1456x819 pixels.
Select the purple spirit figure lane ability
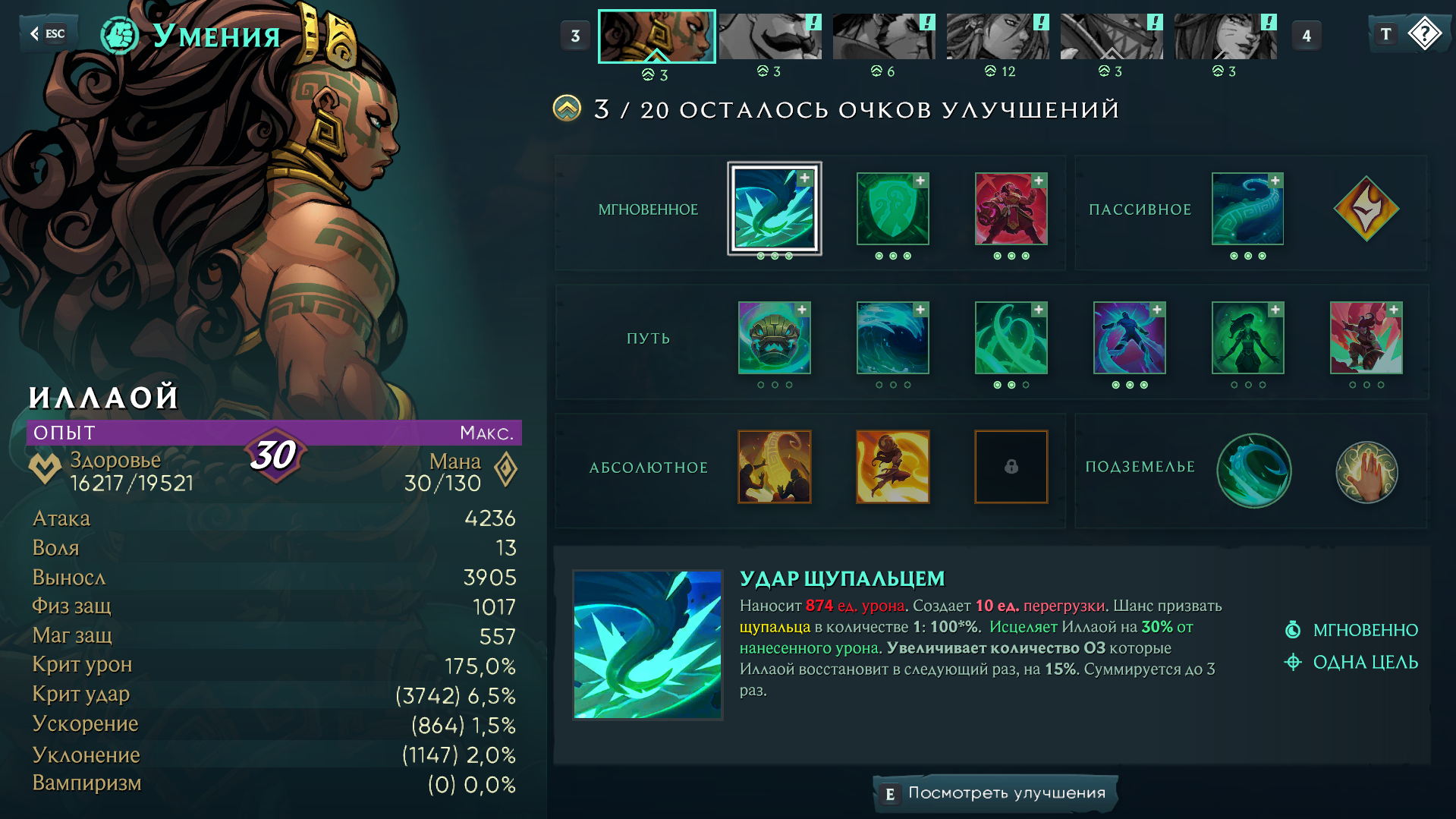pos(1129,338)
